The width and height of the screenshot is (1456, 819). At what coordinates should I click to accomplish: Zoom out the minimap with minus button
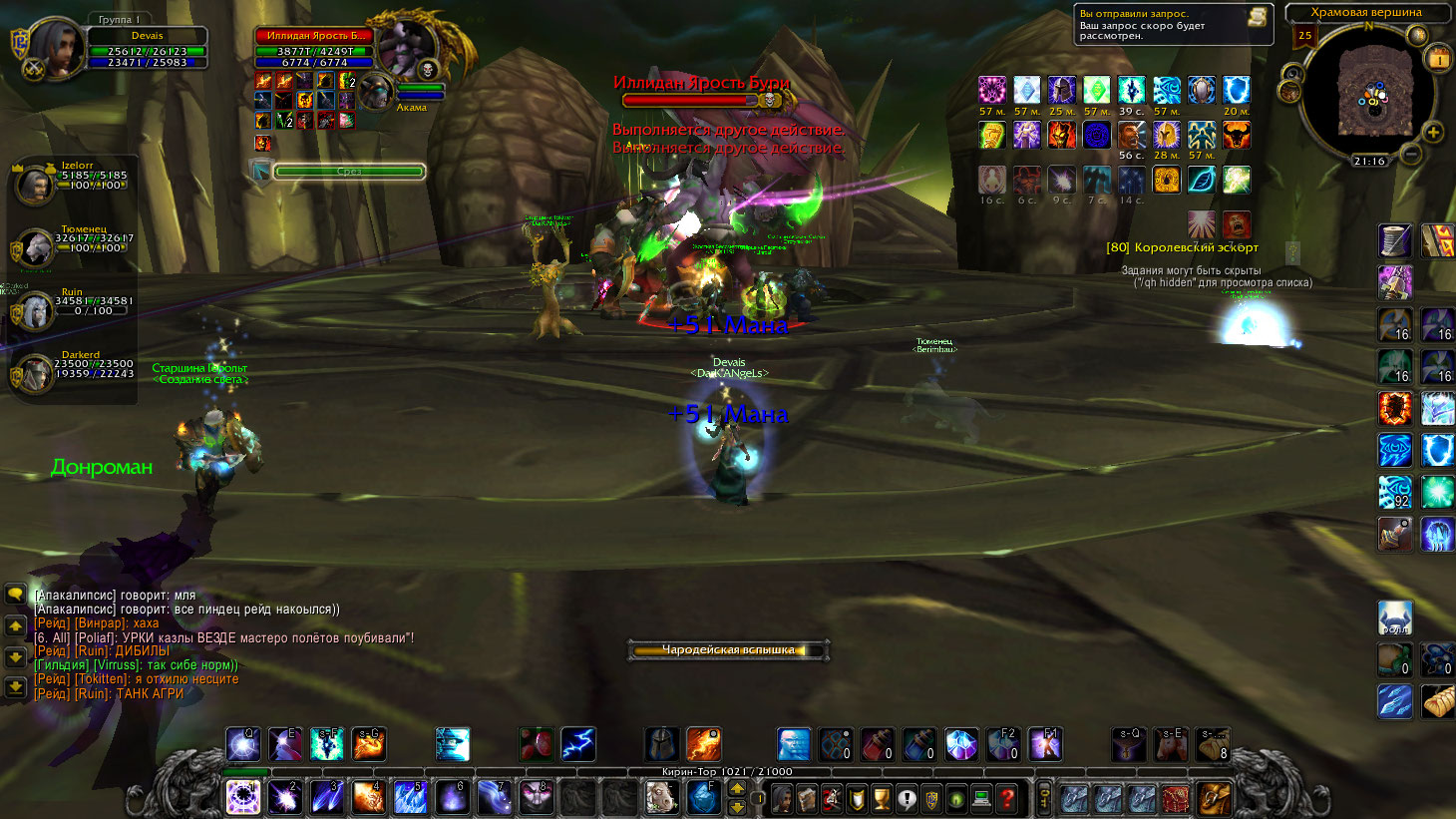coord(1410,154)
